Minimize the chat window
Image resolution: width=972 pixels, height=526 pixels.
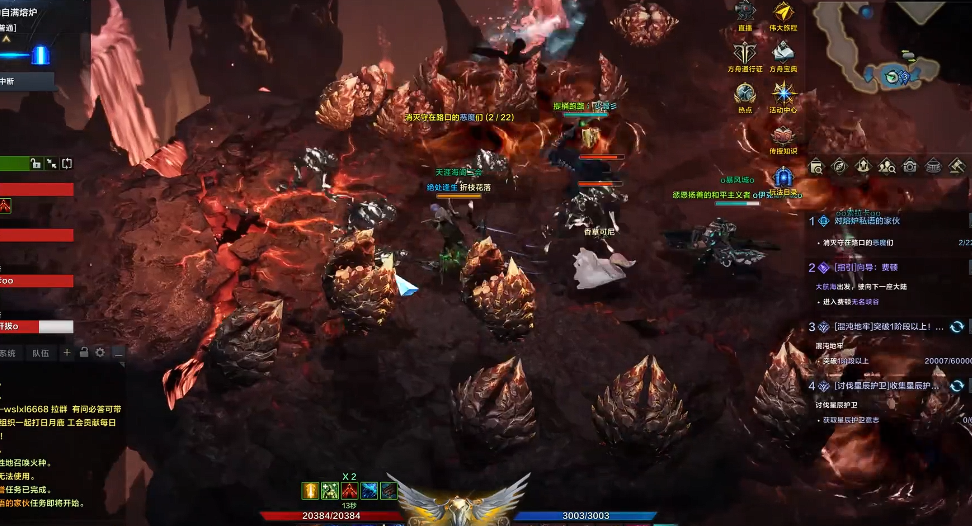117,353
